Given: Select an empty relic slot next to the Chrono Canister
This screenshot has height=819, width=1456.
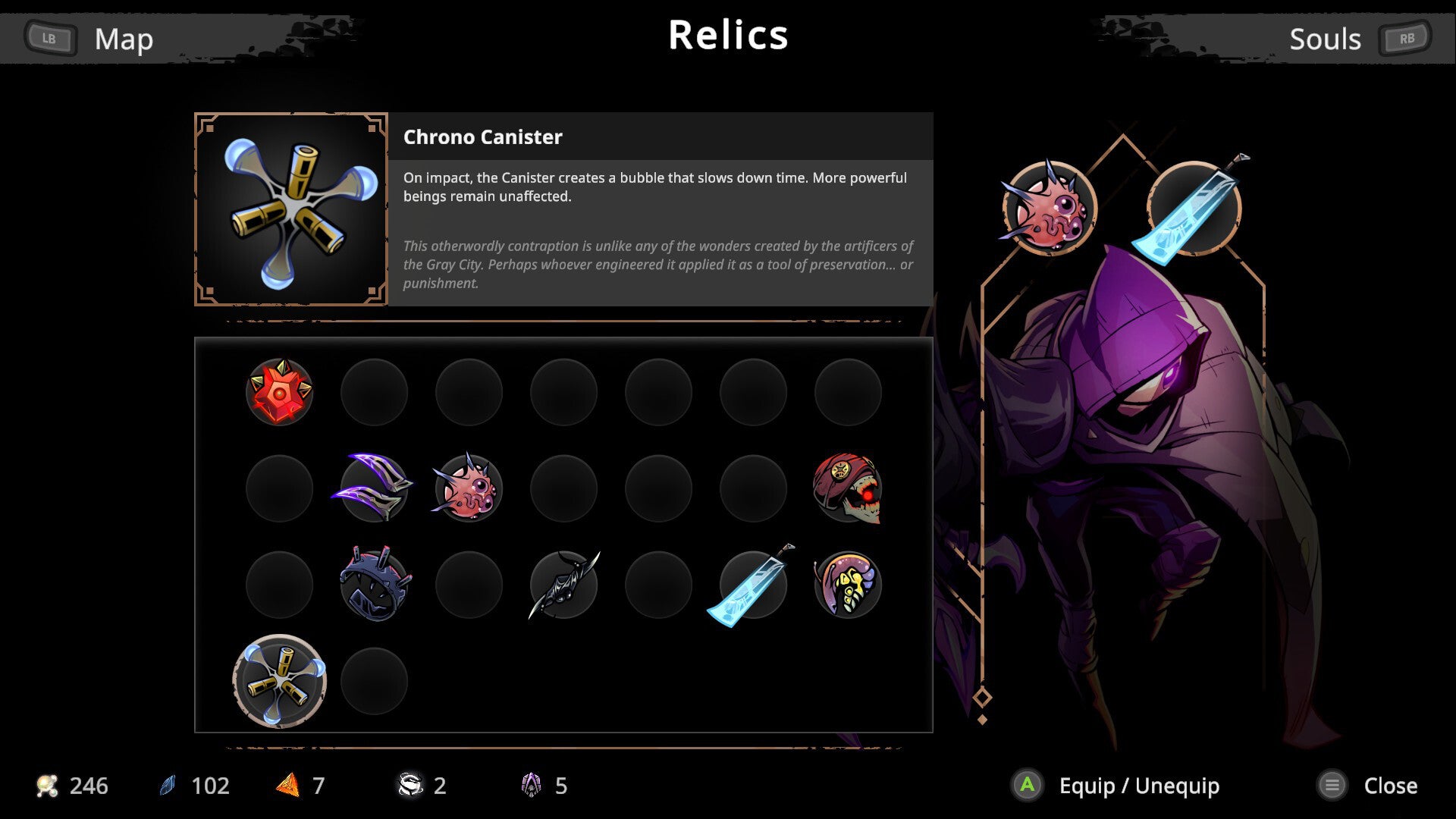Looking at the screenshot, I should click(x=375, y=682).
